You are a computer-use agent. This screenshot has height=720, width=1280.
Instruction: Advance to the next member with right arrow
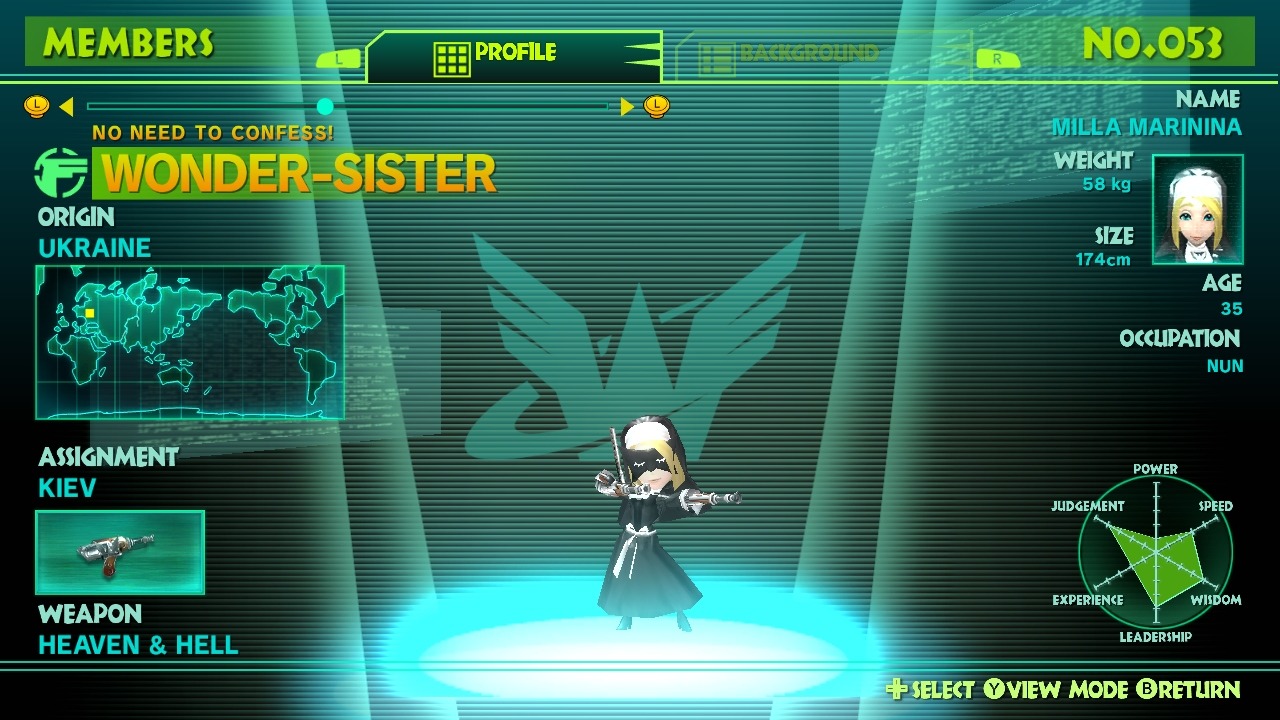628,106
